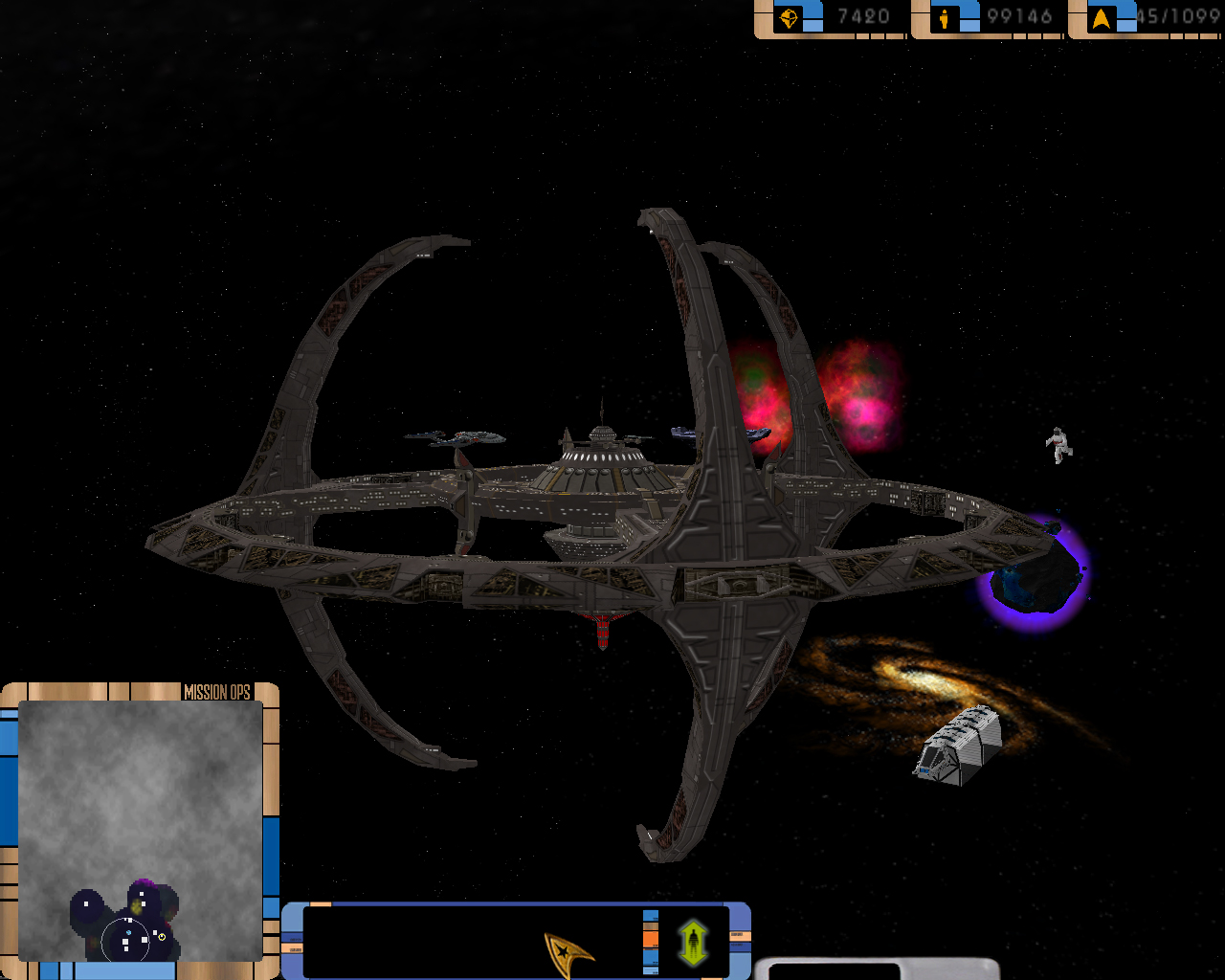
Task: Click the tactical minimap
Action: tap(141, 831)
